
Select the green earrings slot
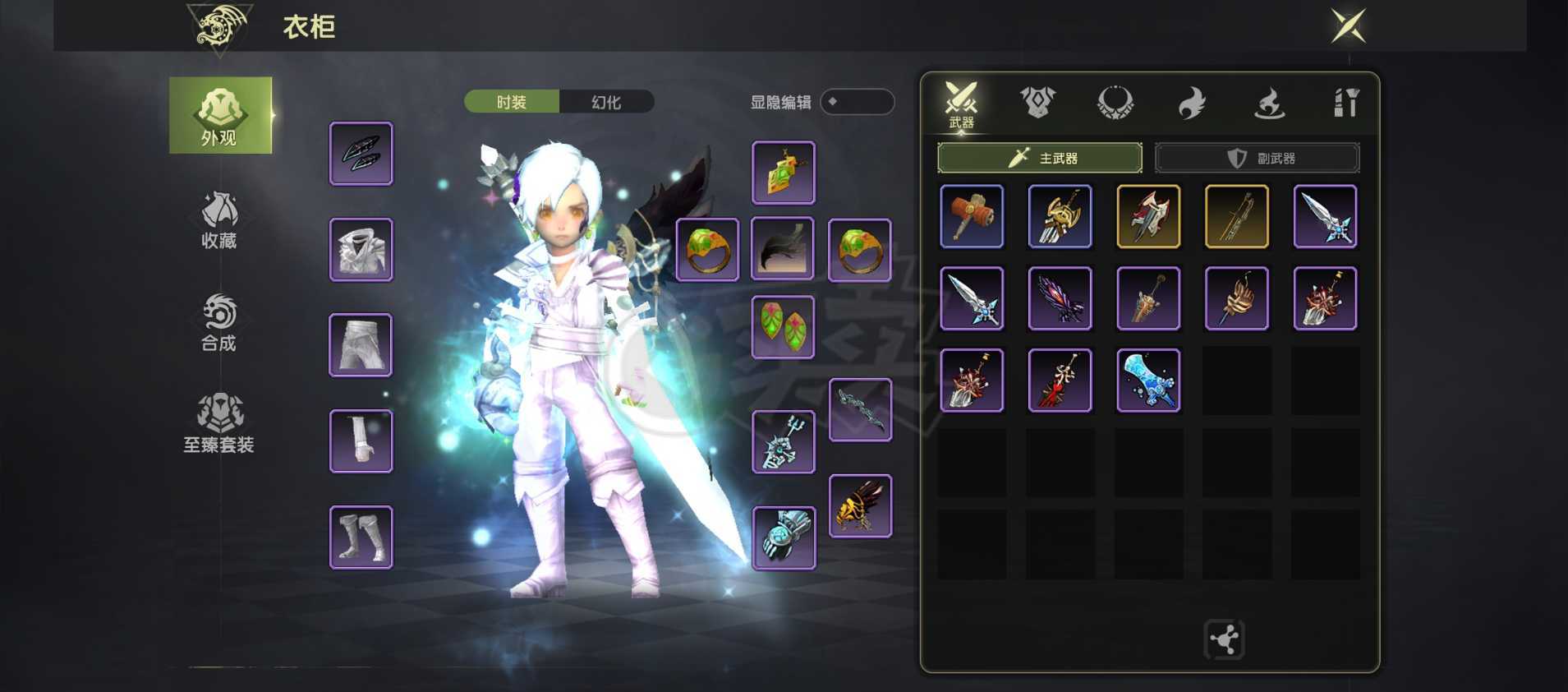(783, 327)
